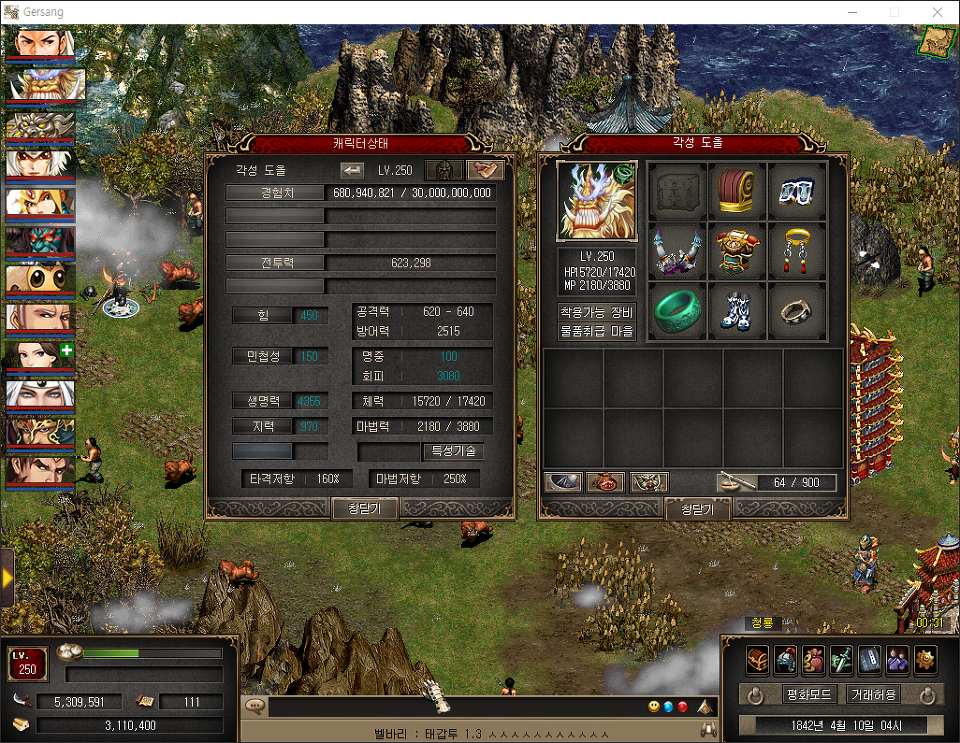Click the chat speech bubble button
The height and width of the screenshot is (743, 960).
tap(255, 706)
